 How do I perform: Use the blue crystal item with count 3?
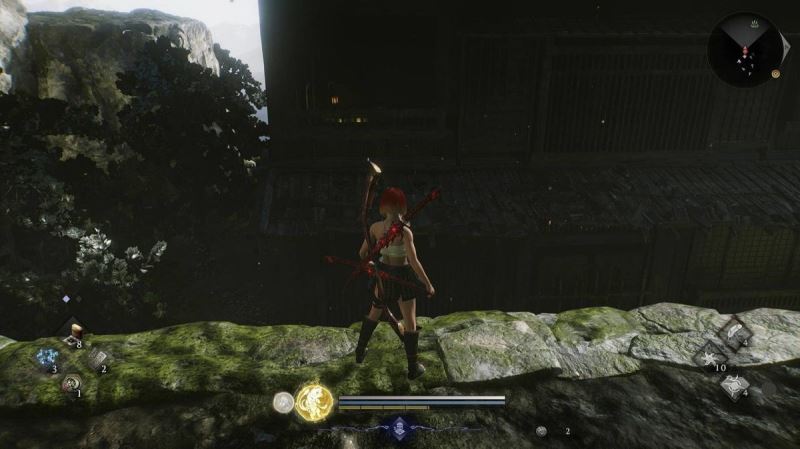[x=47, y=358]
